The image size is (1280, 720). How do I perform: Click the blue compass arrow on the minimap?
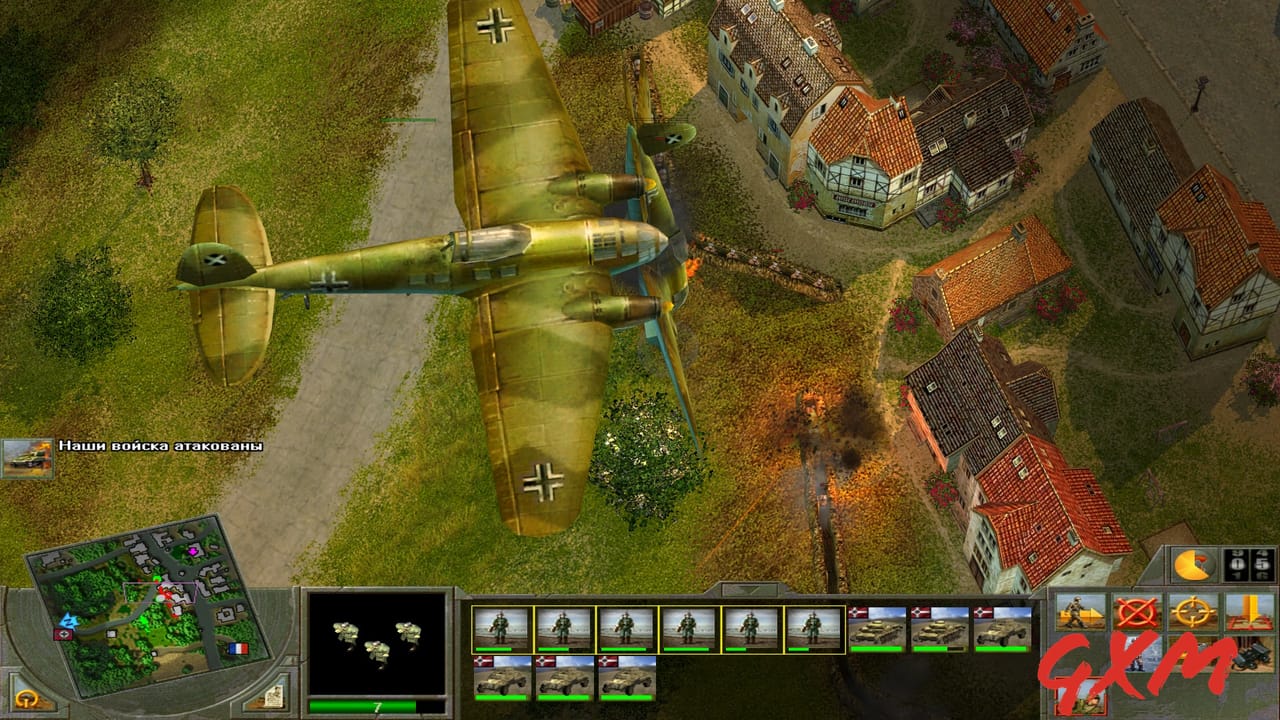pyautogui.click(x=68, y=622)
